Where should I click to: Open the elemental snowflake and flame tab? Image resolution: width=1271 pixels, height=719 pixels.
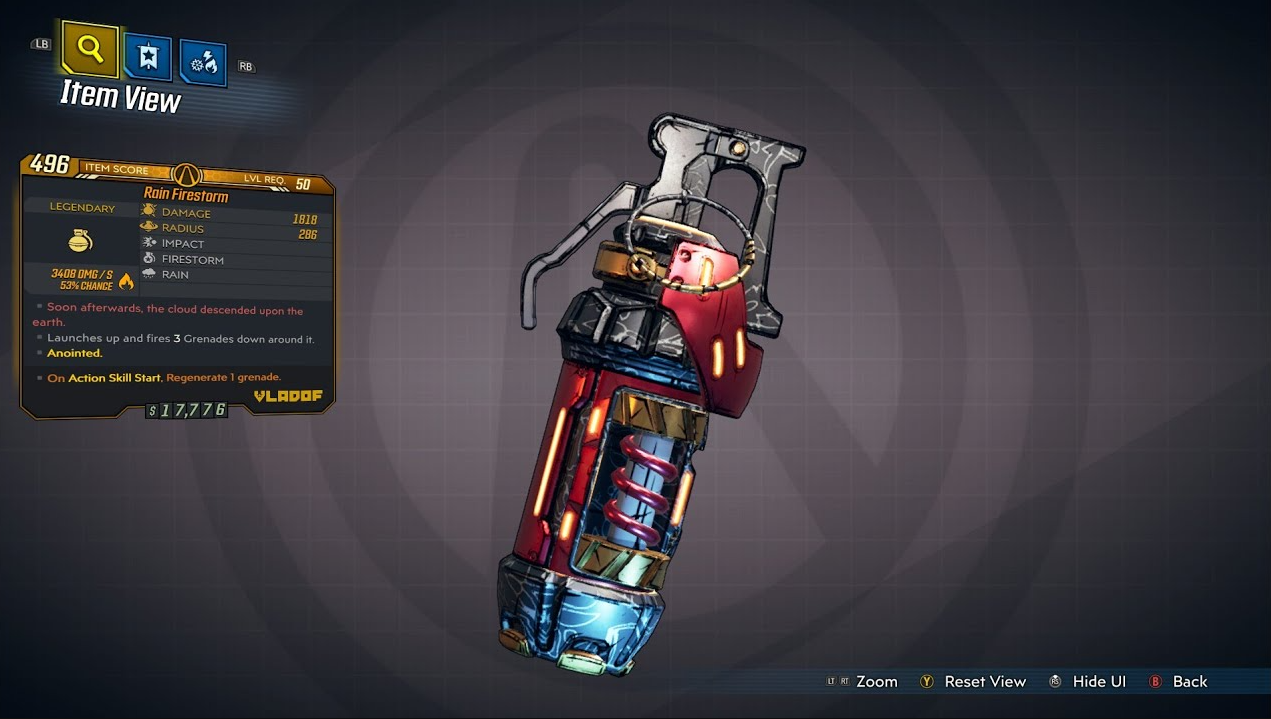point(203,63)
